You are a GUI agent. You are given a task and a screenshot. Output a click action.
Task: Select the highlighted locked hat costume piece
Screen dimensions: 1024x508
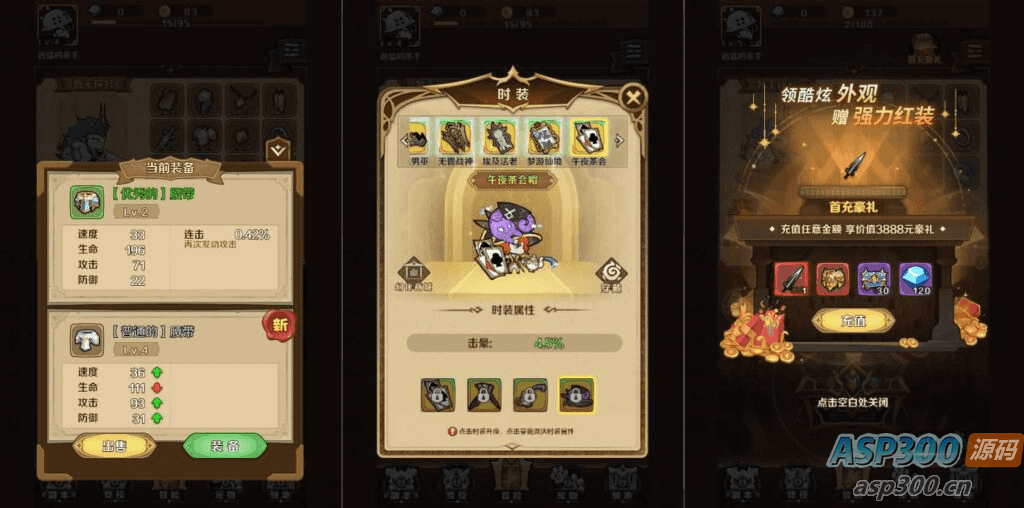click(x=577, y=395)
